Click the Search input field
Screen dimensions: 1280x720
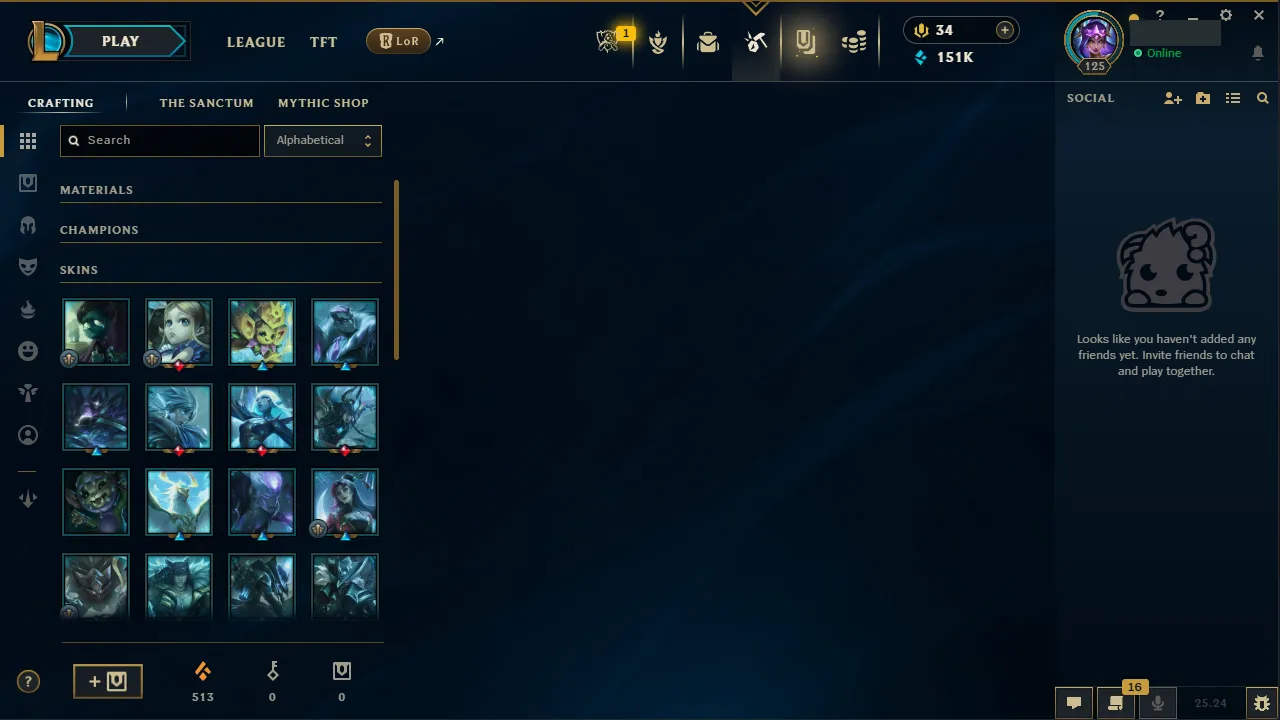pyautogui.click(x=159, y=140)
